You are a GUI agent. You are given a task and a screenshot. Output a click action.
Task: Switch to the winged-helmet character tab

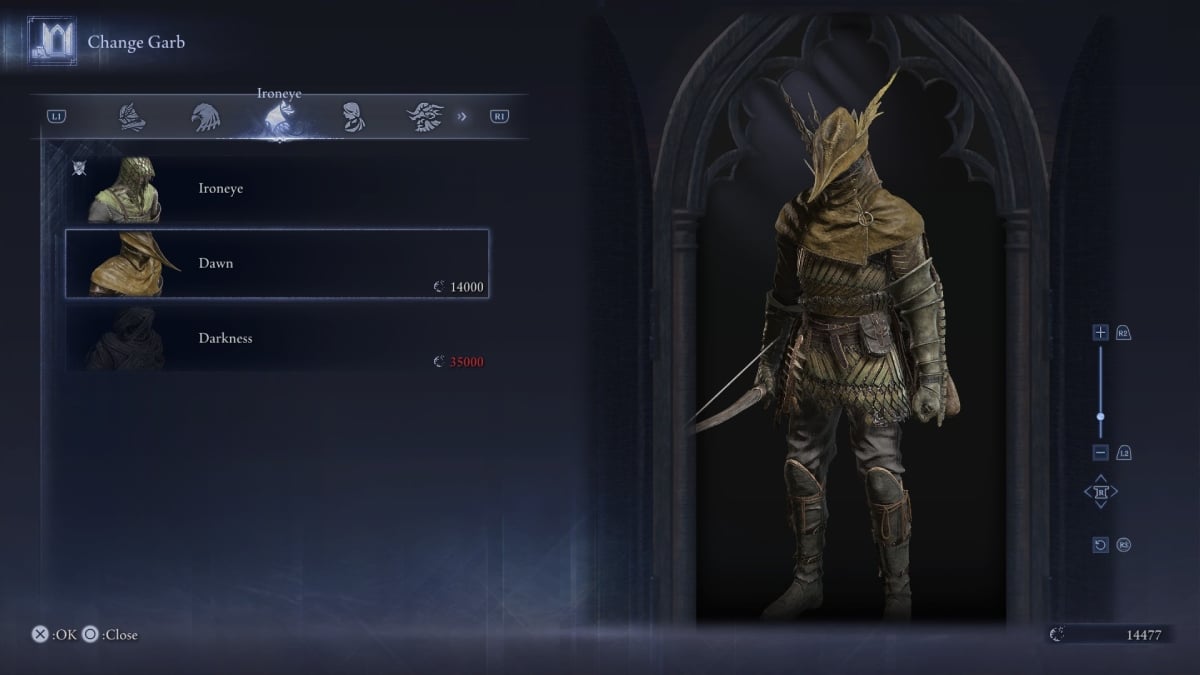(x=130, y=117)
